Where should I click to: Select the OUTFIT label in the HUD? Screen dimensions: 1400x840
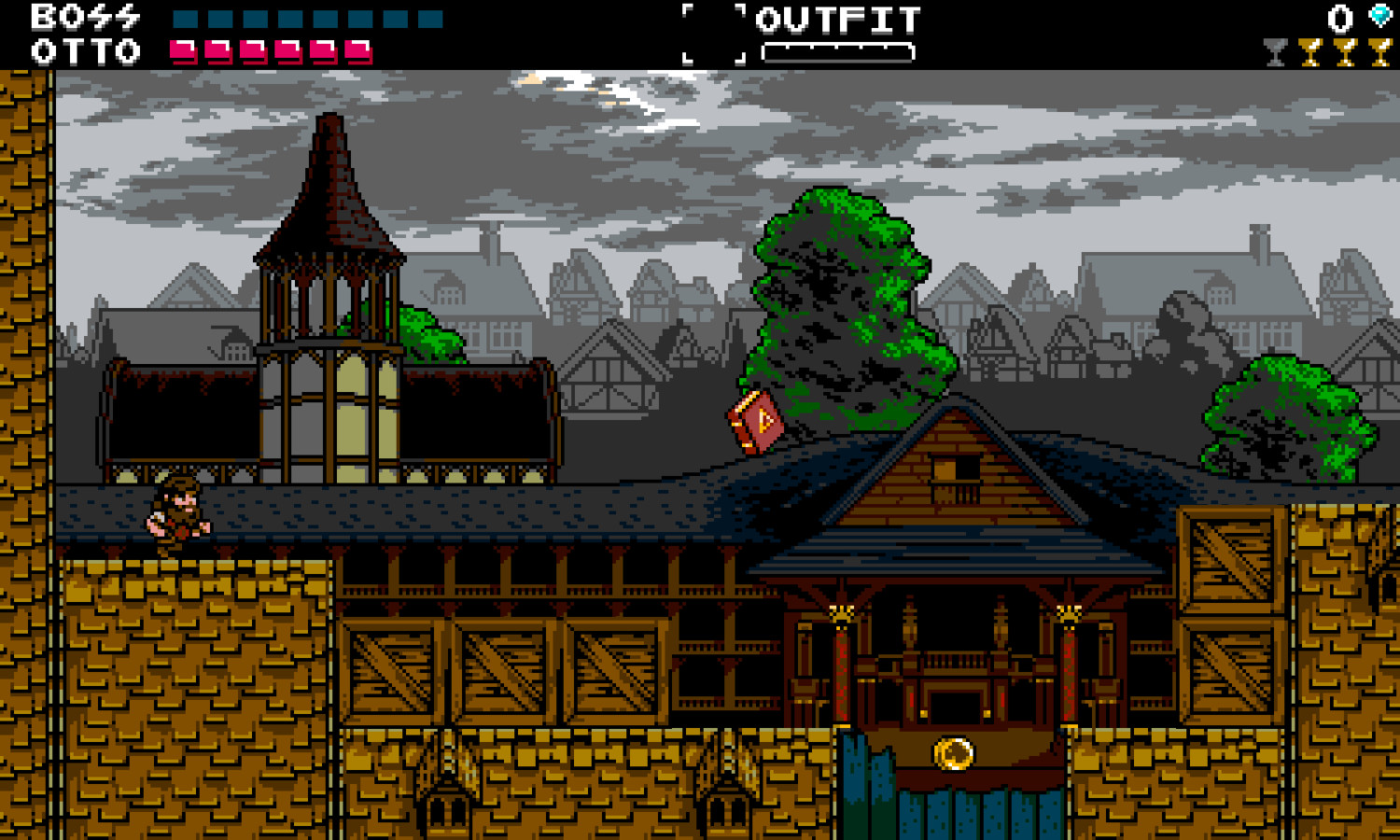837,17
